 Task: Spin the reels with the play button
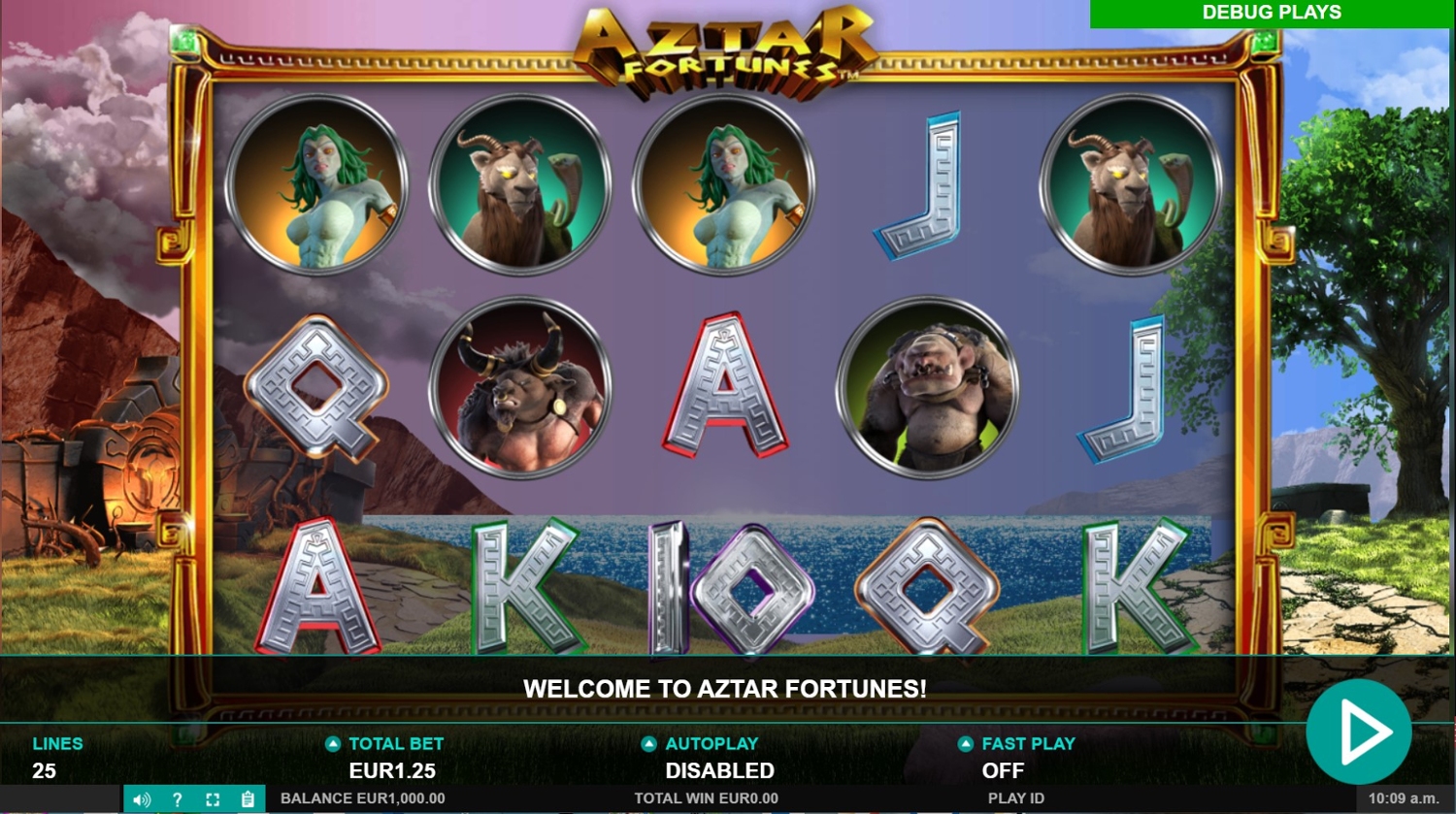(x=1358, y=732)
